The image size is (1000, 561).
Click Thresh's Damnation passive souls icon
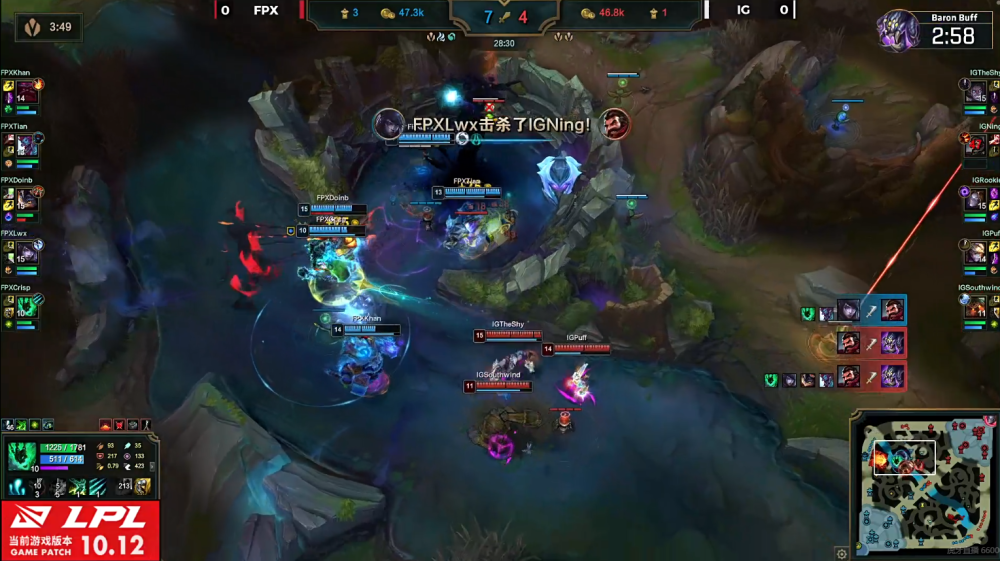click(x=19, y=487)
